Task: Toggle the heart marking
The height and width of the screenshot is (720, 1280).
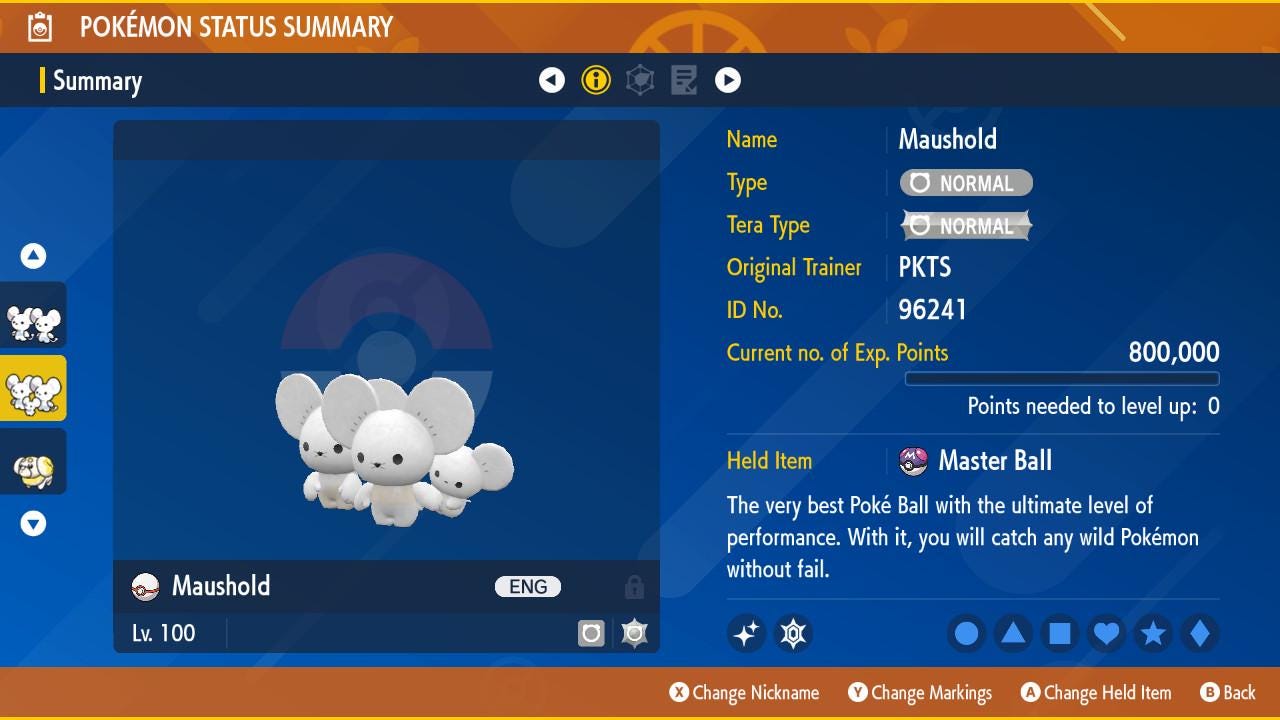Action: coord(1106,633)
